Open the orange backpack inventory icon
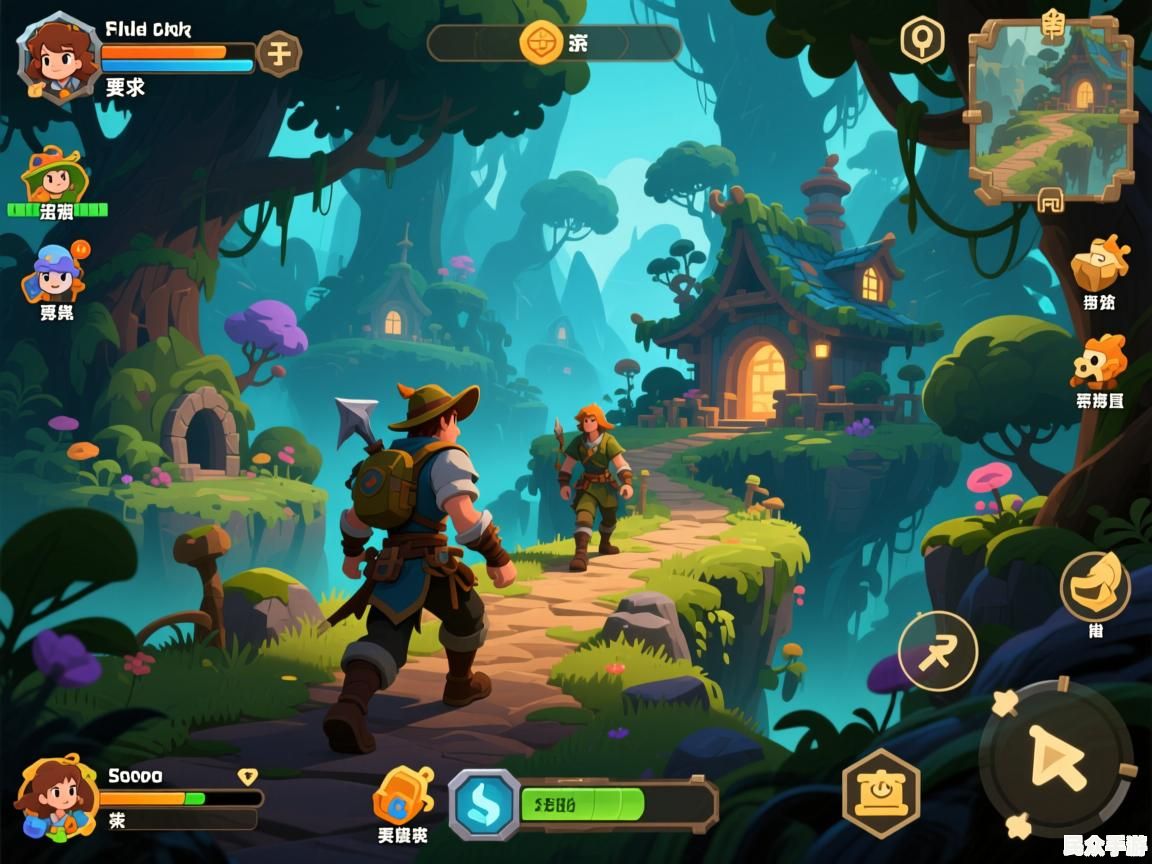 coord(402,795)
